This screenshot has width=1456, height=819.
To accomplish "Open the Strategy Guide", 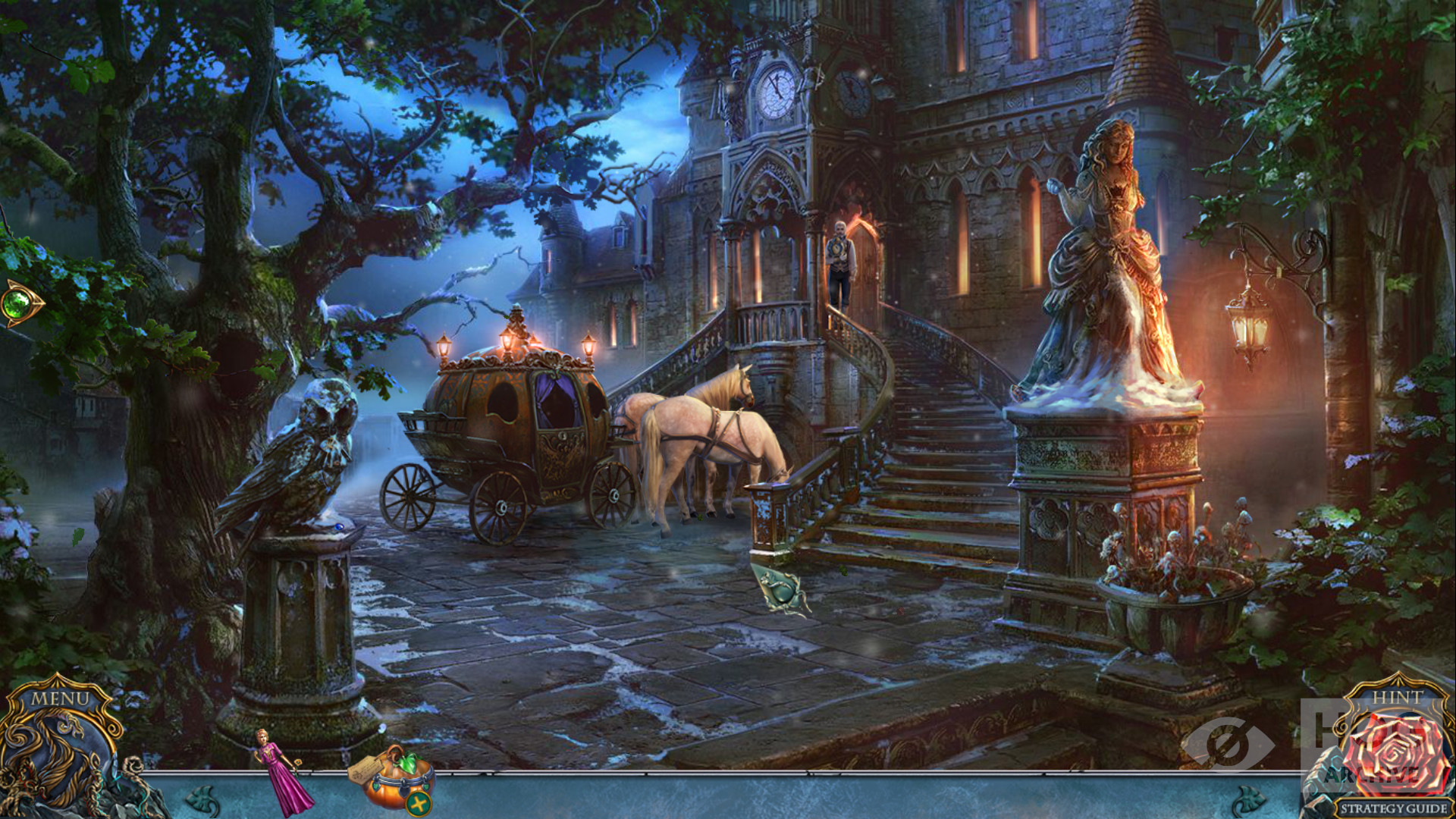I will (x=1393, y=808).
